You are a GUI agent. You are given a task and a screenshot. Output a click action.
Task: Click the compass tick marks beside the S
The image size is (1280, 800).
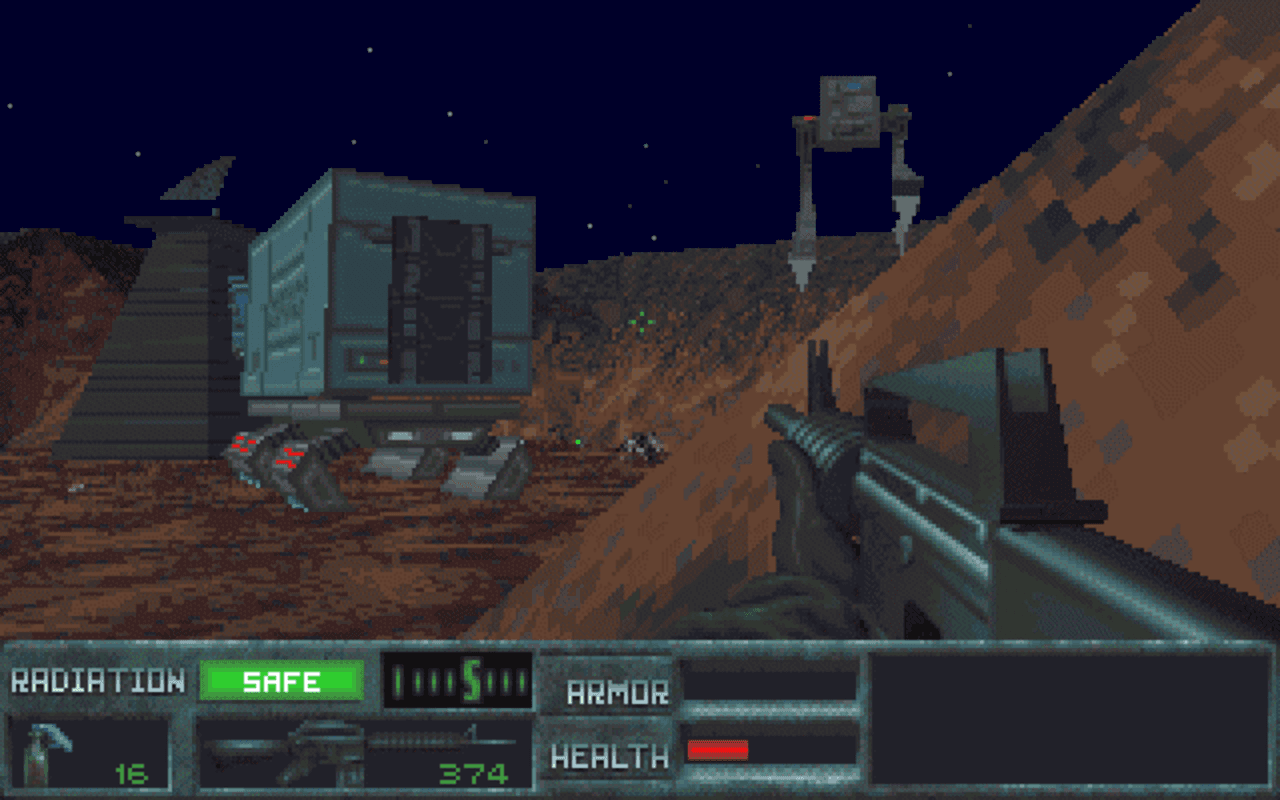coord(490,682)
